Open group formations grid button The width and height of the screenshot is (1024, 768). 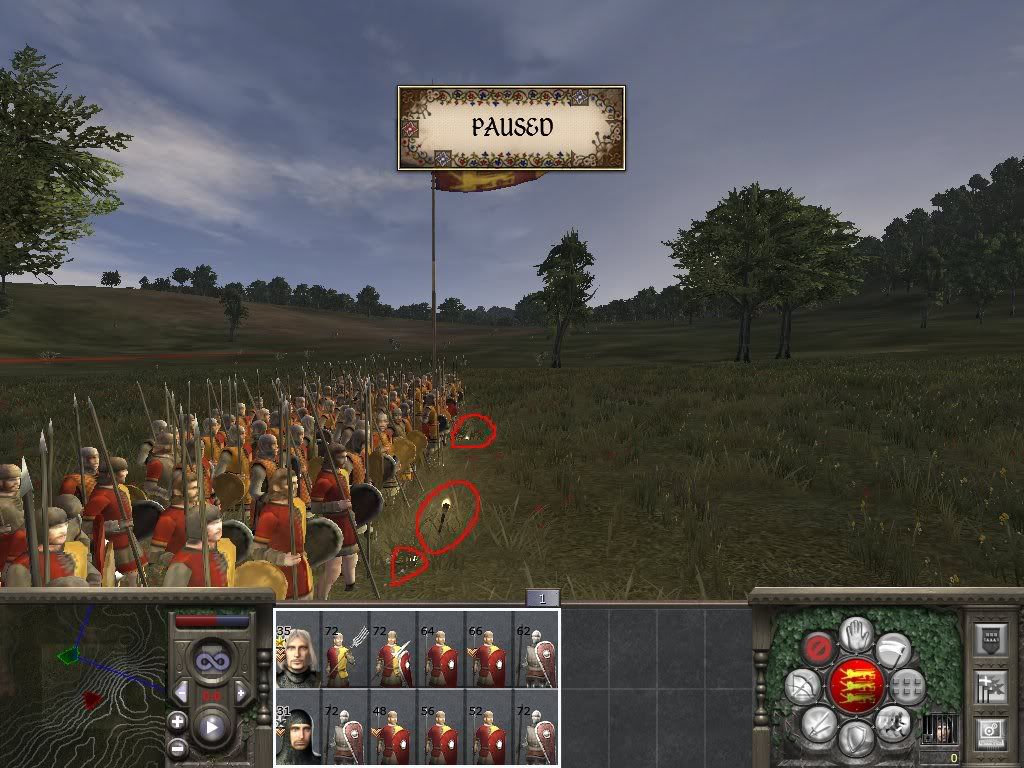[x=907, y=686]
